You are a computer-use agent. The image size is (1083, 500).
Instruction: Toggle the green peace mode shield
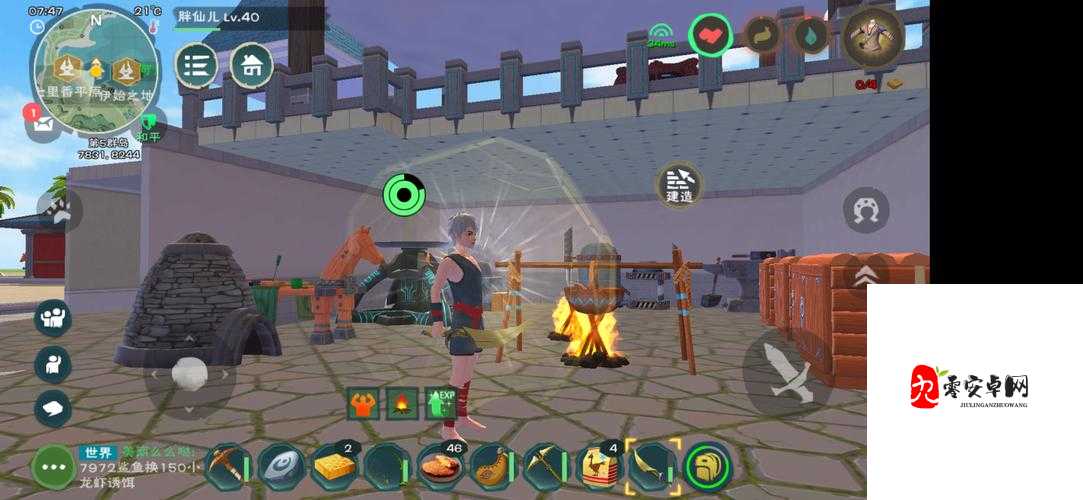pyautogui.click(x=148, y=128)
